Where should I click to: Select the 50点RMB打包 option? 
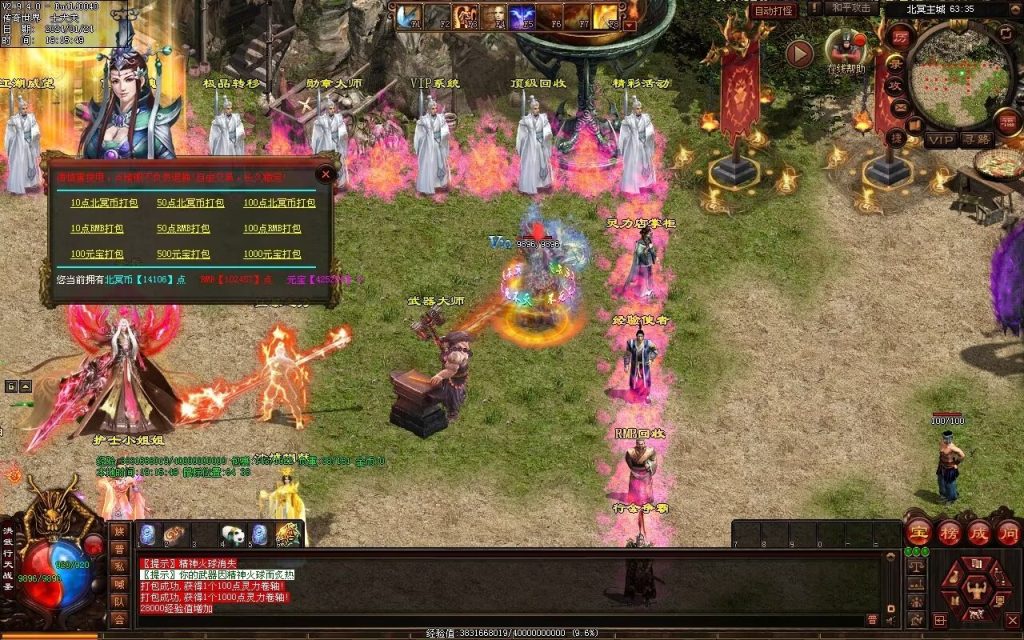point(182,228)
